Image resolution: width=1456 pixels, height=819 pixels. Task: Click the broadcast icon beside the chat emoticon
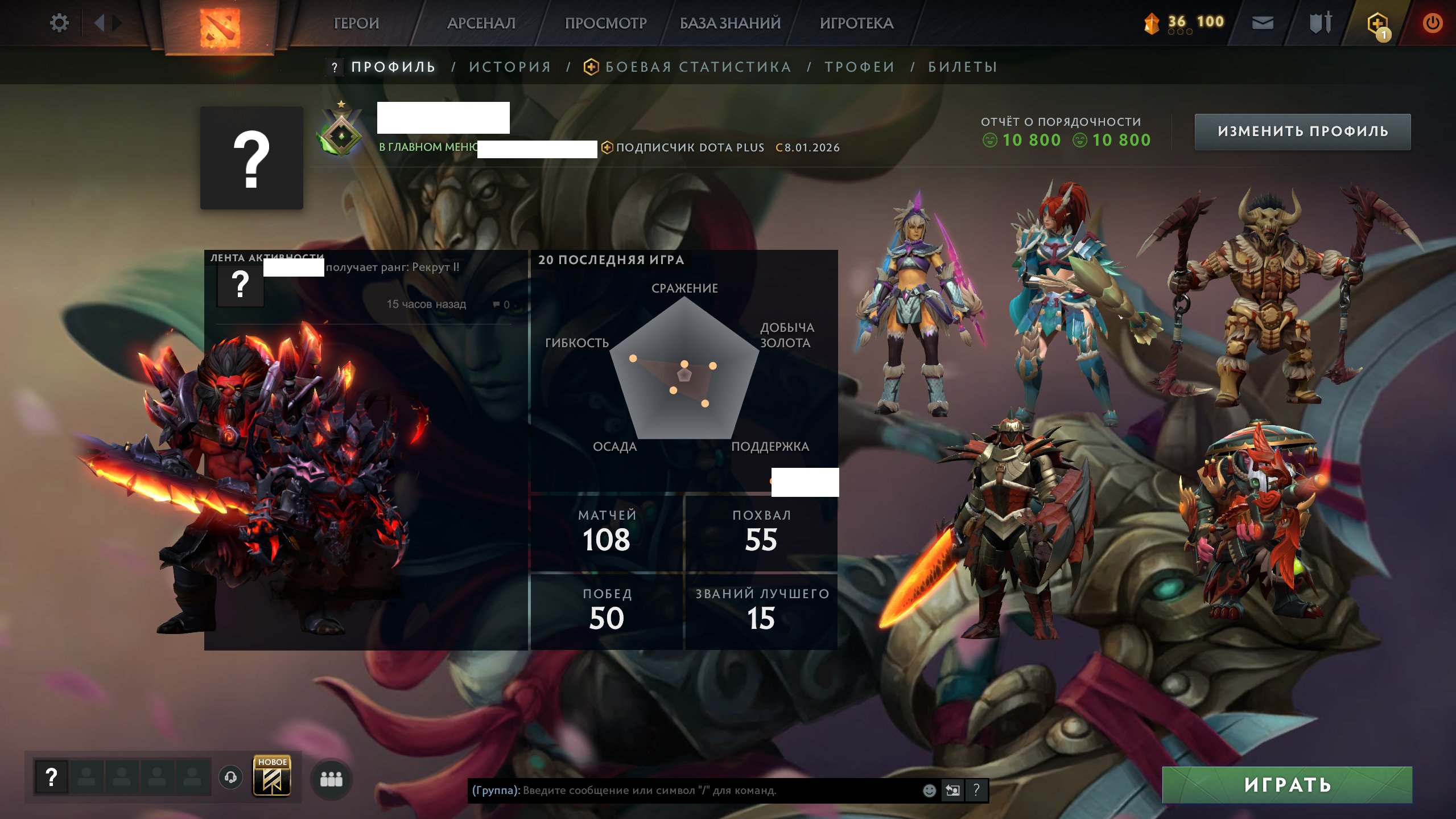(x=954, y=790)
